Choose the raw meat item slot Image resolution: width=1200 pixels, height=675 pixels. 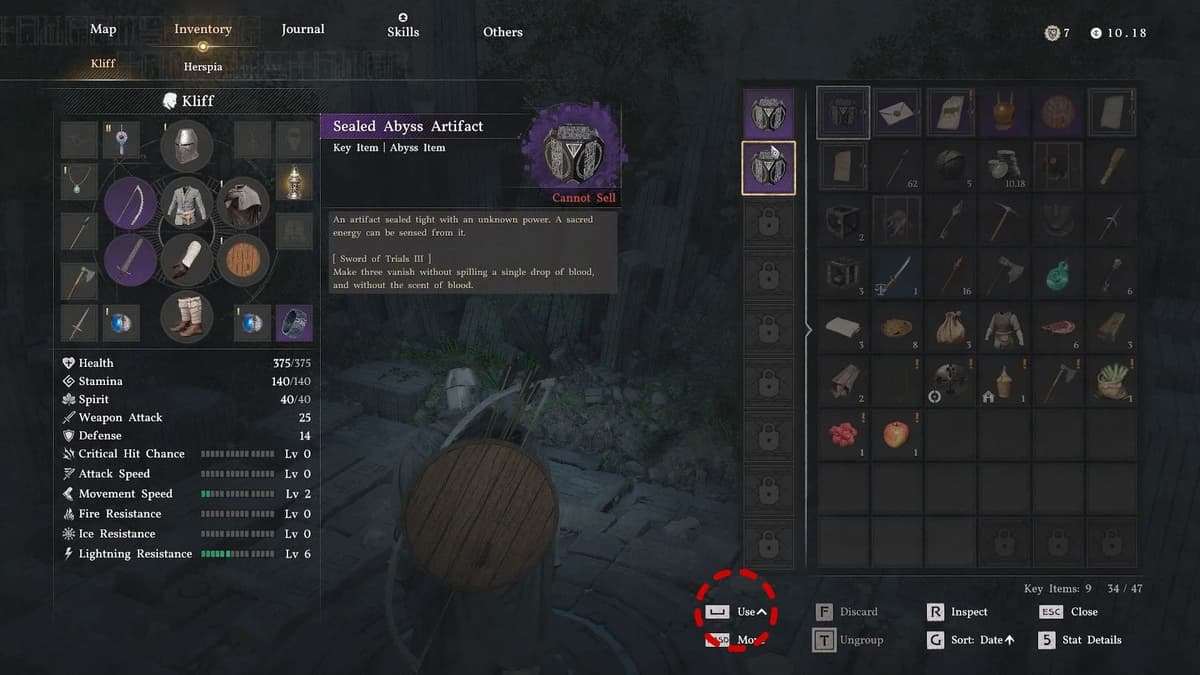[1058, 327]
